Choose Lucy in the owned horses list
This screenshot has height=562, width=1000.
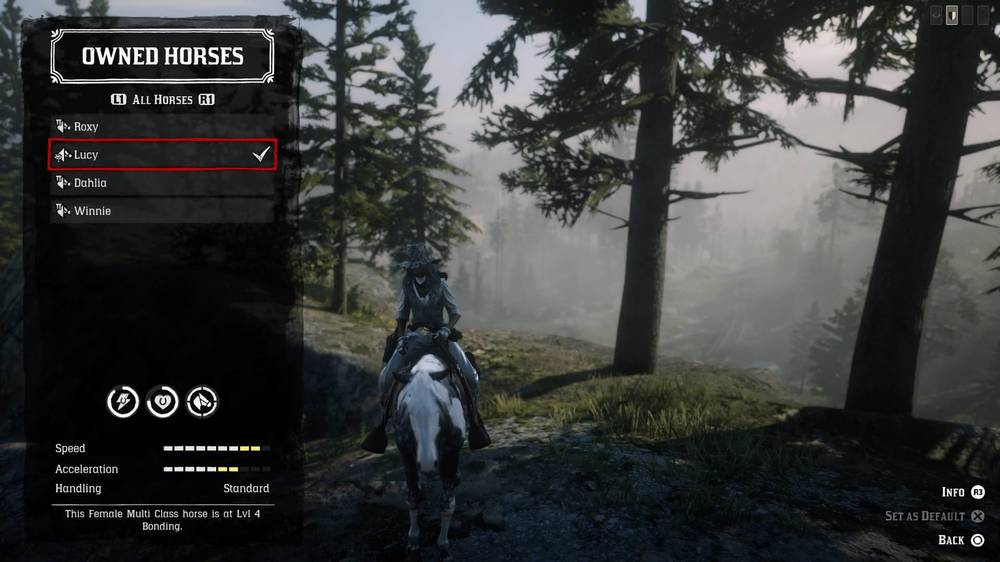point(162,155)
